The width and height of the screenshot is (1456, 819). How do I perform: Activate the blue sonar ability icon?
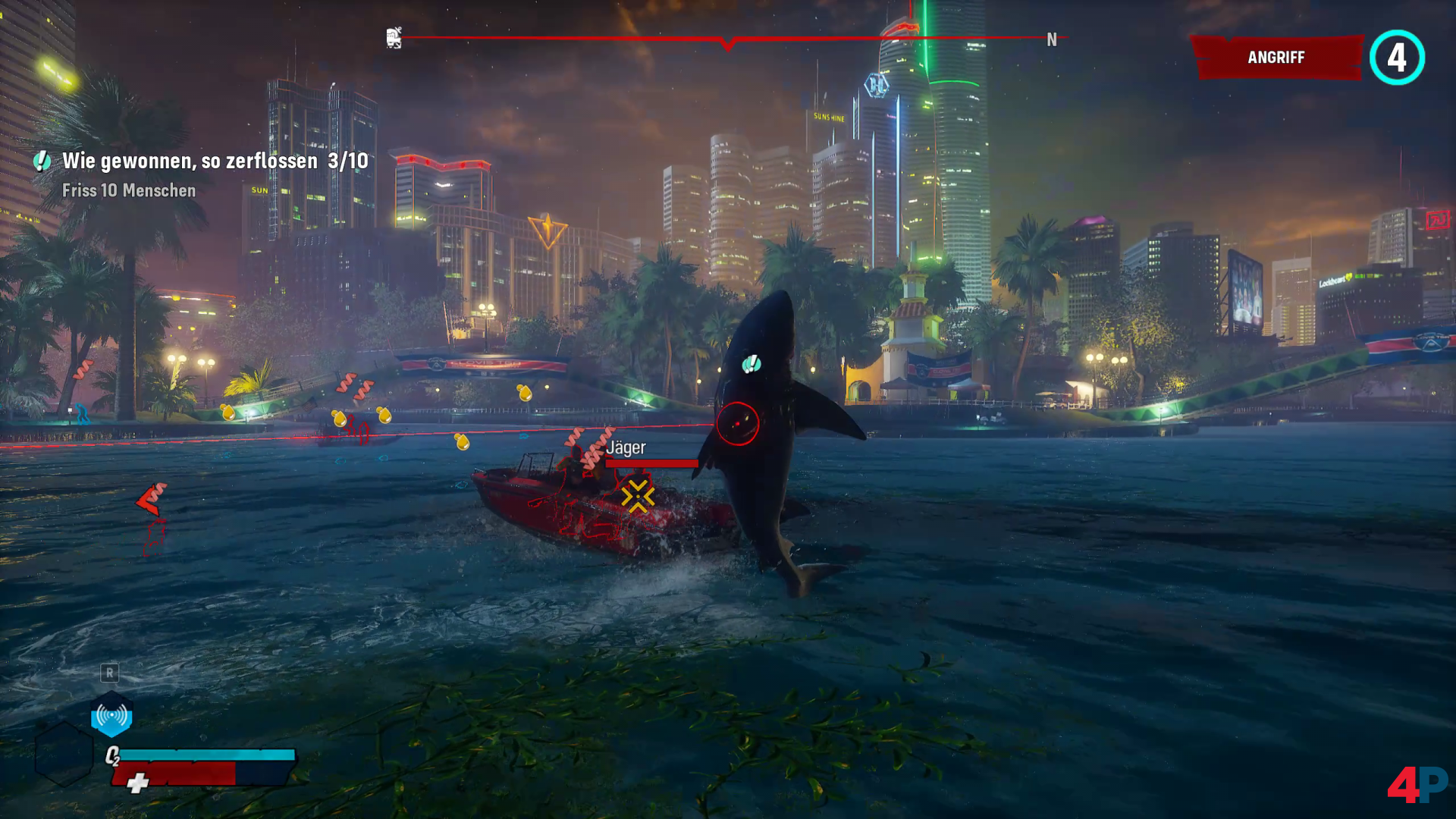pos(111,715)
